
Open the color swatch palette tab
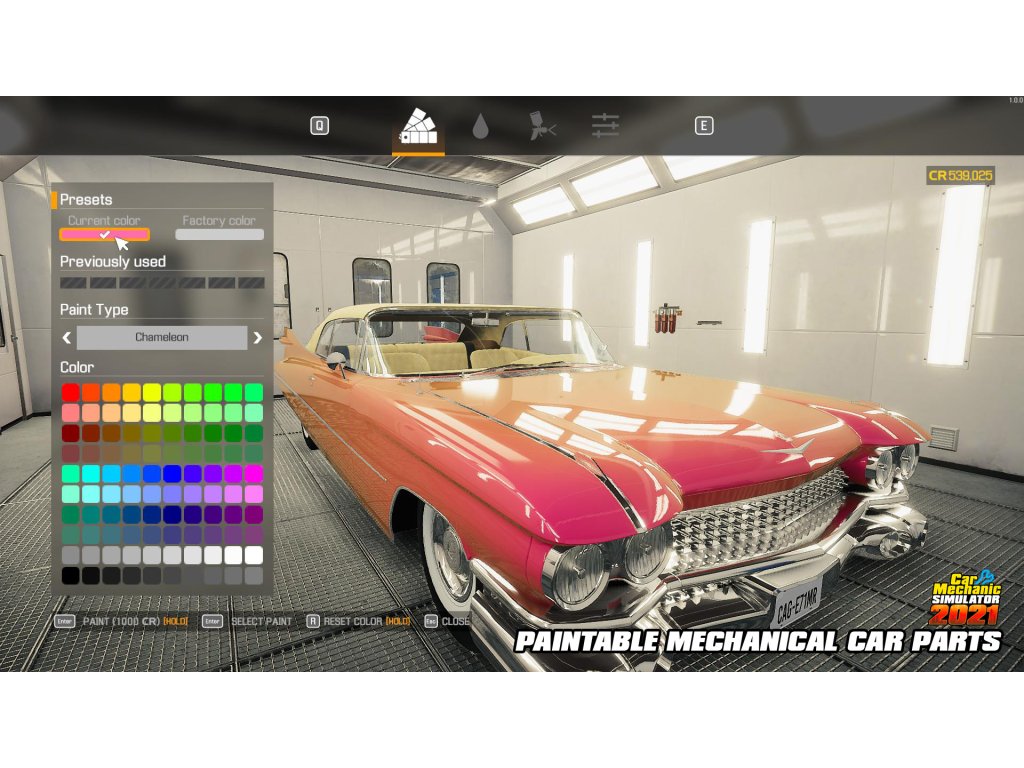418,126
